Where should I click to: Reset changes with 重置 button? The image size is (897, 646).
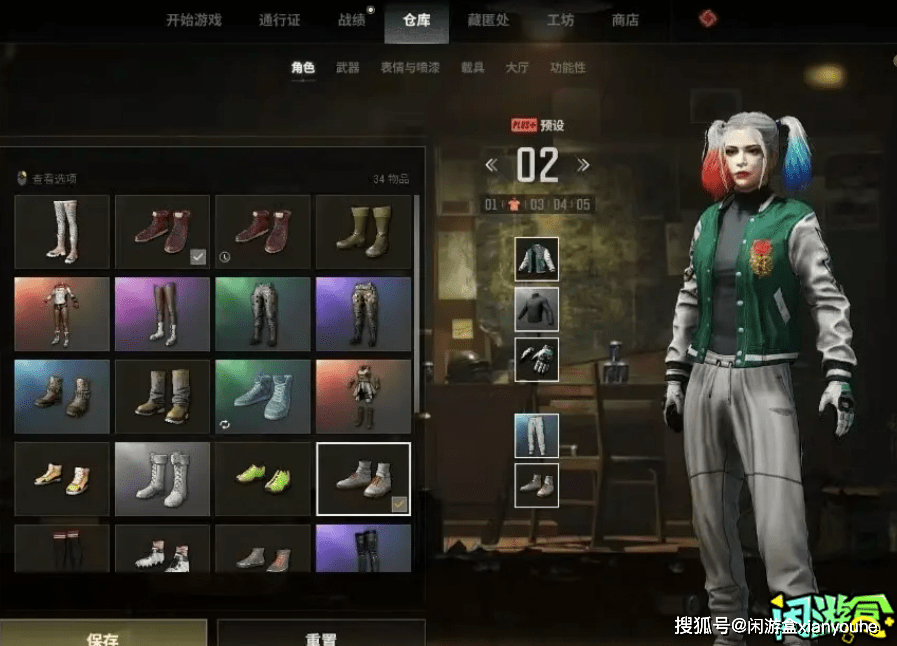click(320, 638)
